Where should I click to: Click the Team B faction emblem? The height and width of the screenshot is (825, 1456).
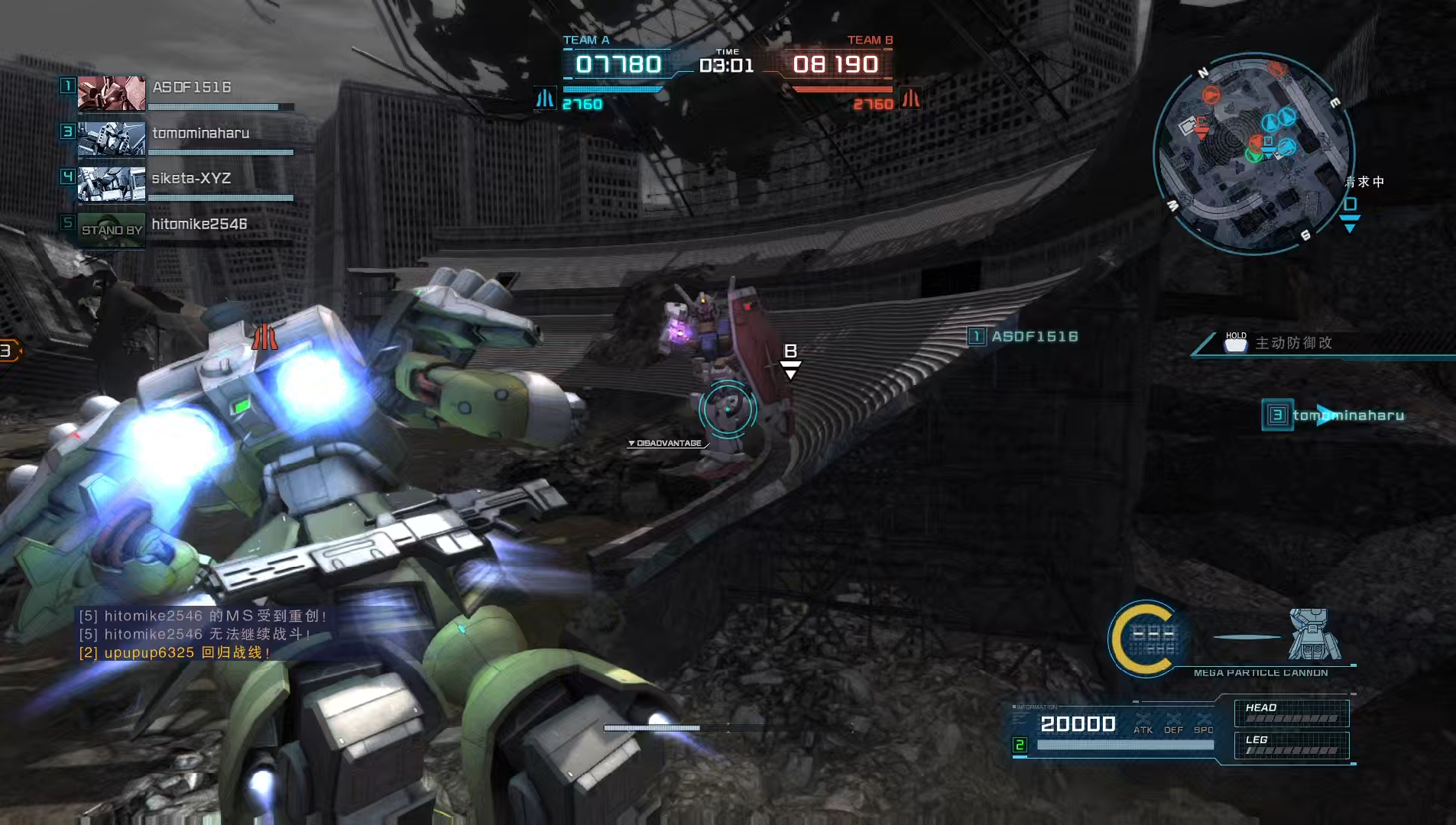tap(910, 99)
